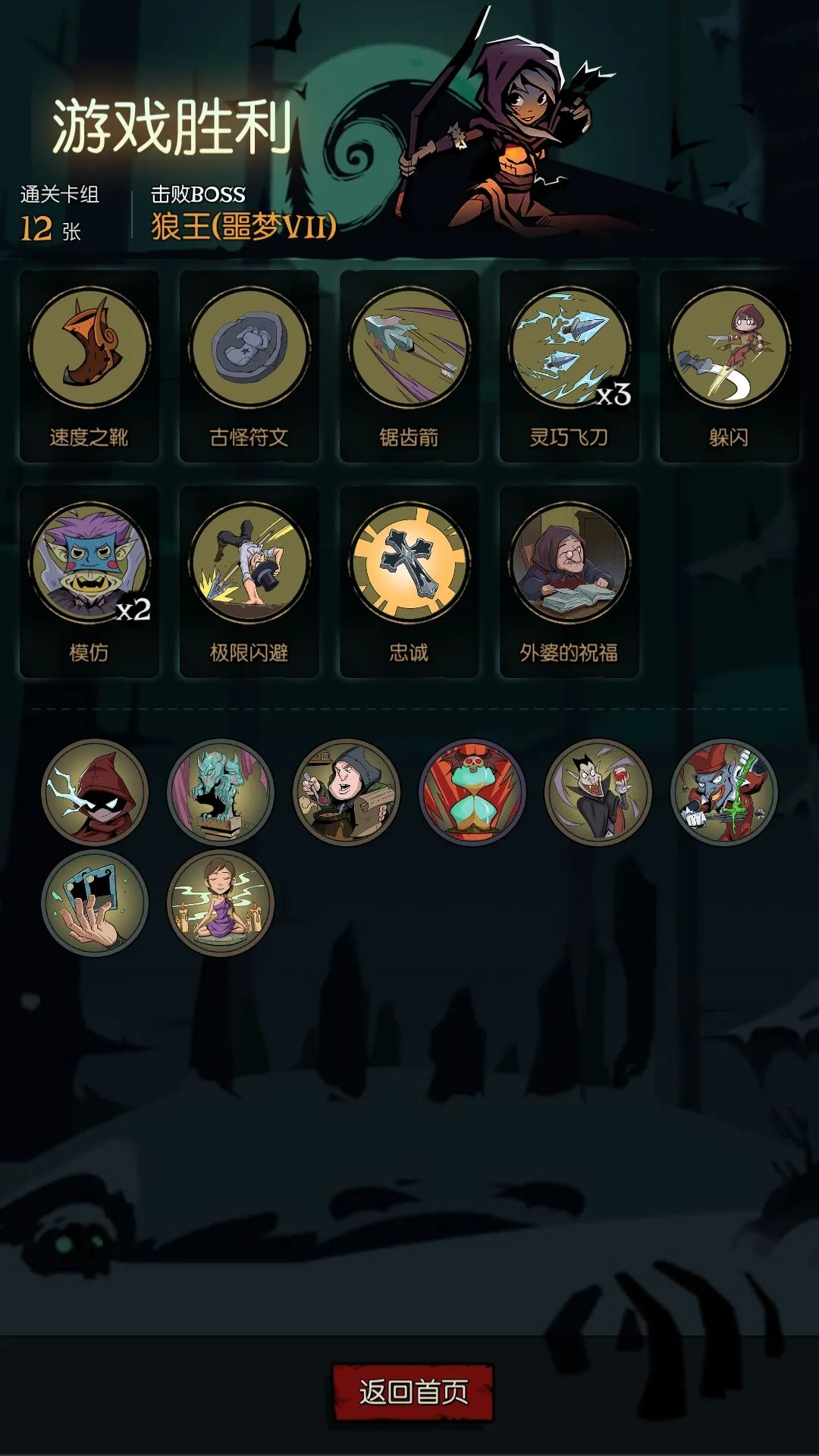819x1456 pixels.
Task: Open the meditating woman icon
Action: point(221,903)
